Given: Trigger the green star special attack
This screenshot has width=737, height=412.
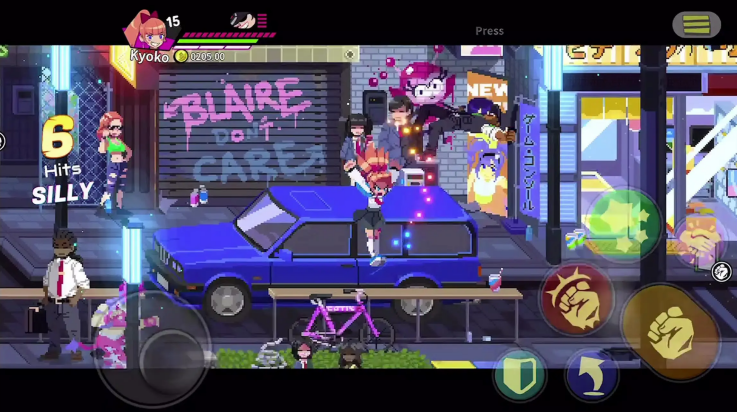Looking at the screenshot, I should tap(622, 224).
